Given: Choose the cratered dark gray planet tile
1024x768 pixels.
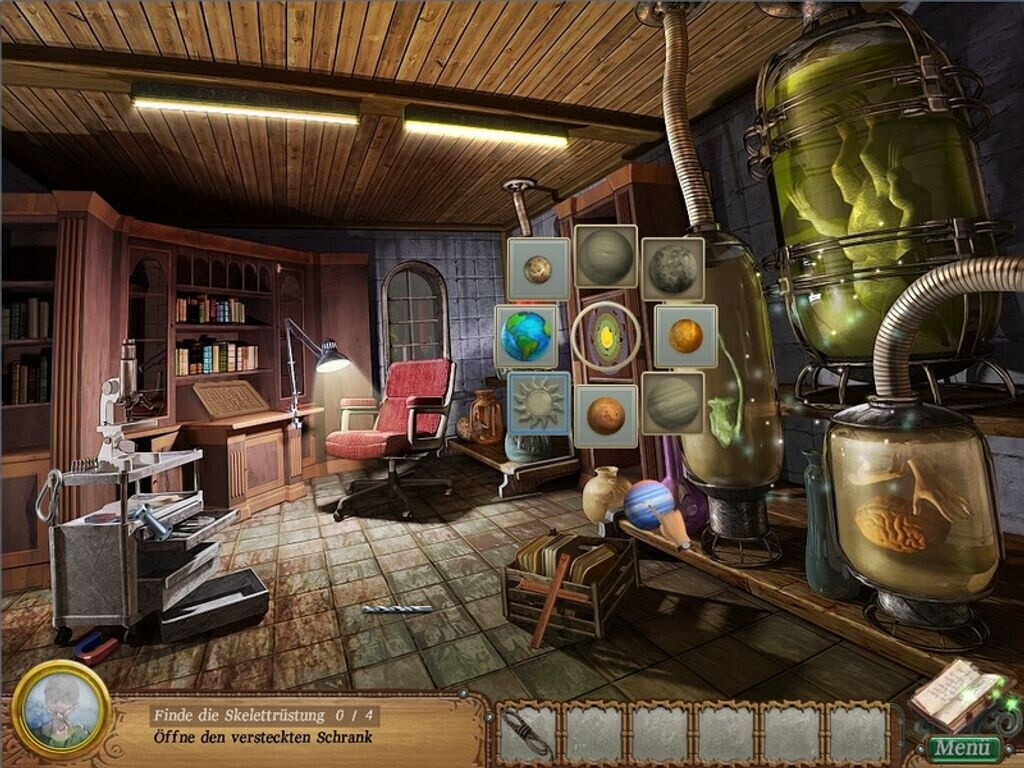Looking at the screenshot, I should 672,268.
